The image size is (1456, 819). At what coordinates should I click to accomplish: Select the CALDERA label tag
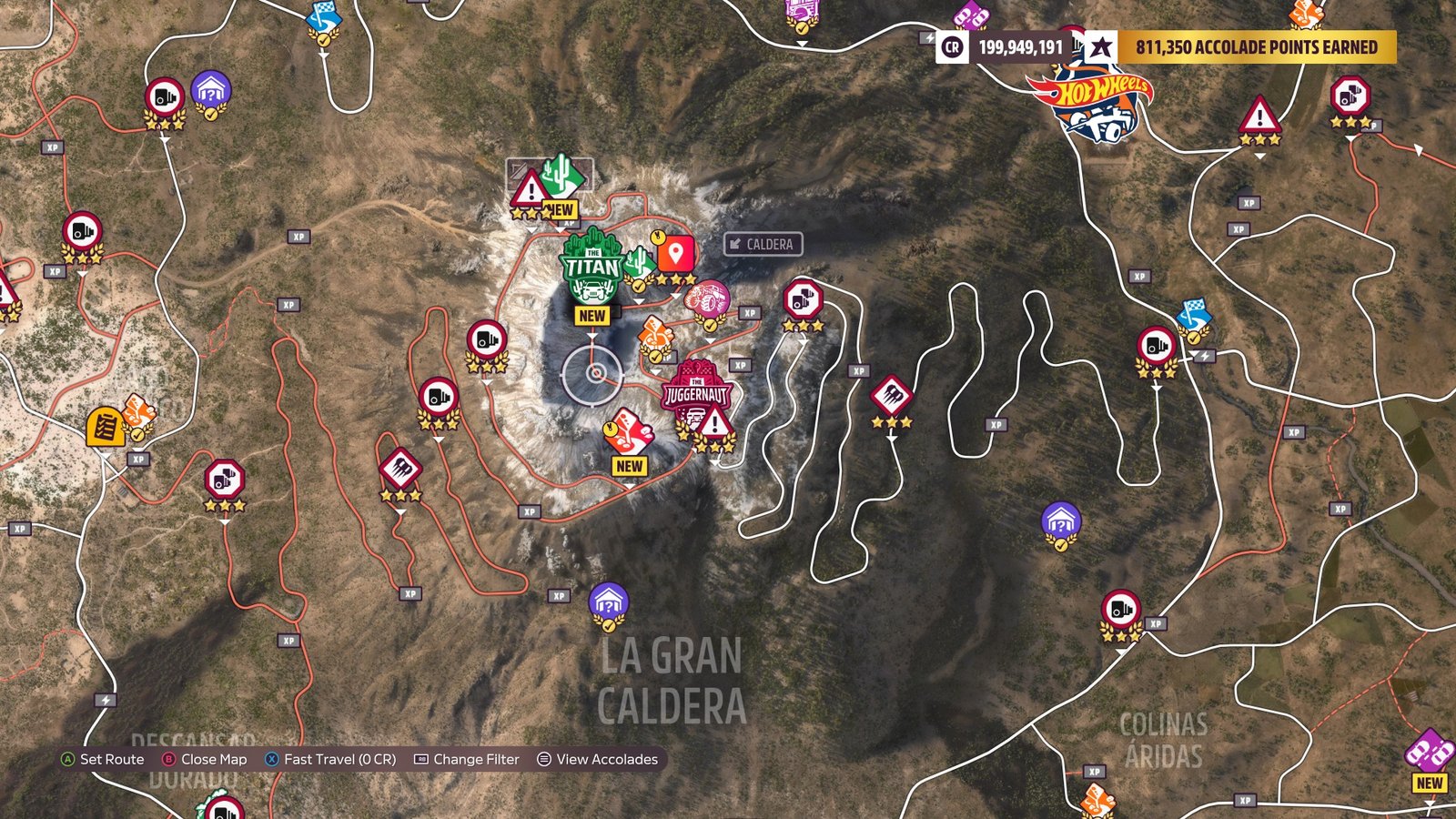point(763,244)
